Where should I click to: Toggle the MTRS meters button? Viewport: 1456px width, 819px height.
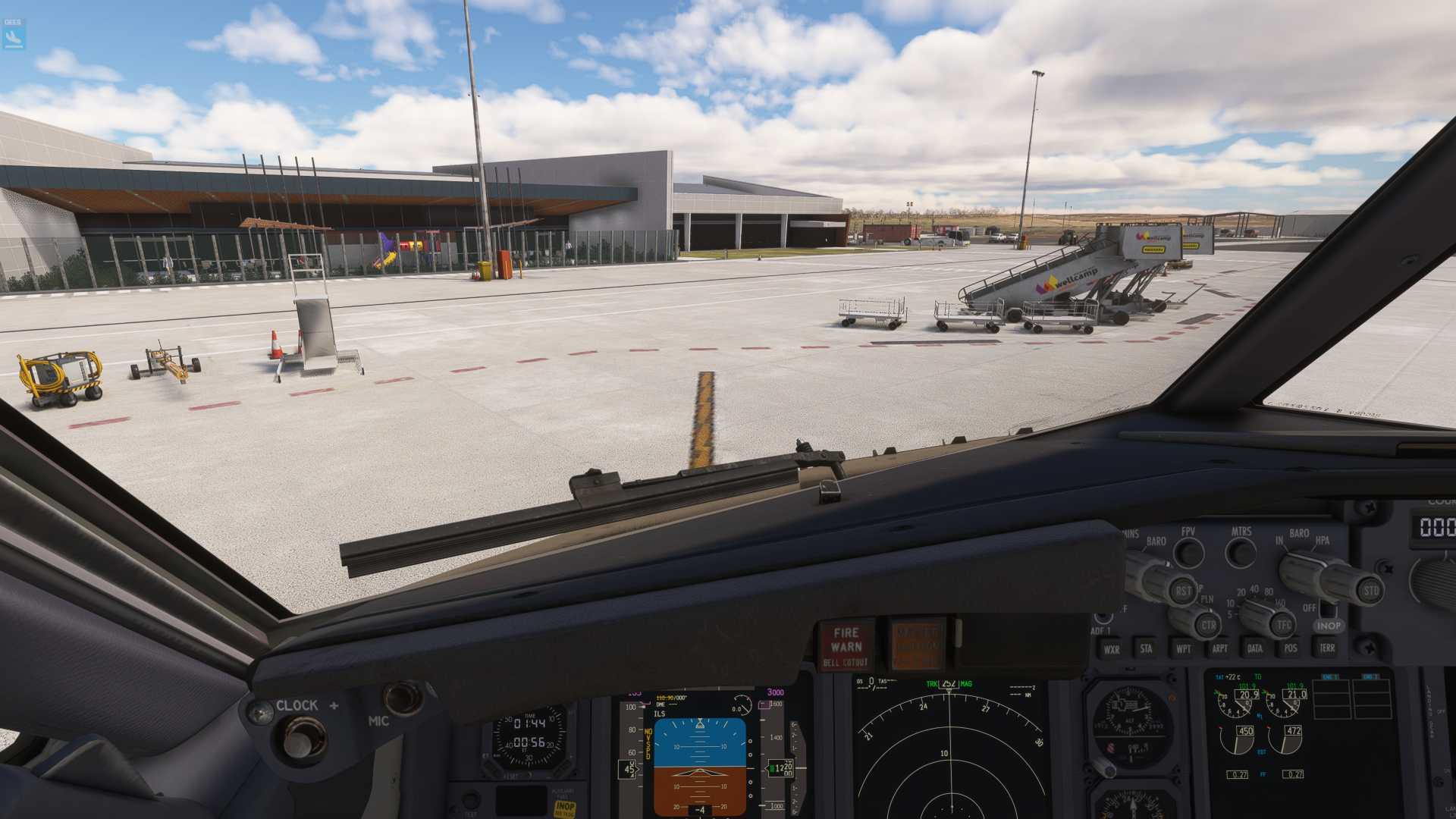point(1241,554)
